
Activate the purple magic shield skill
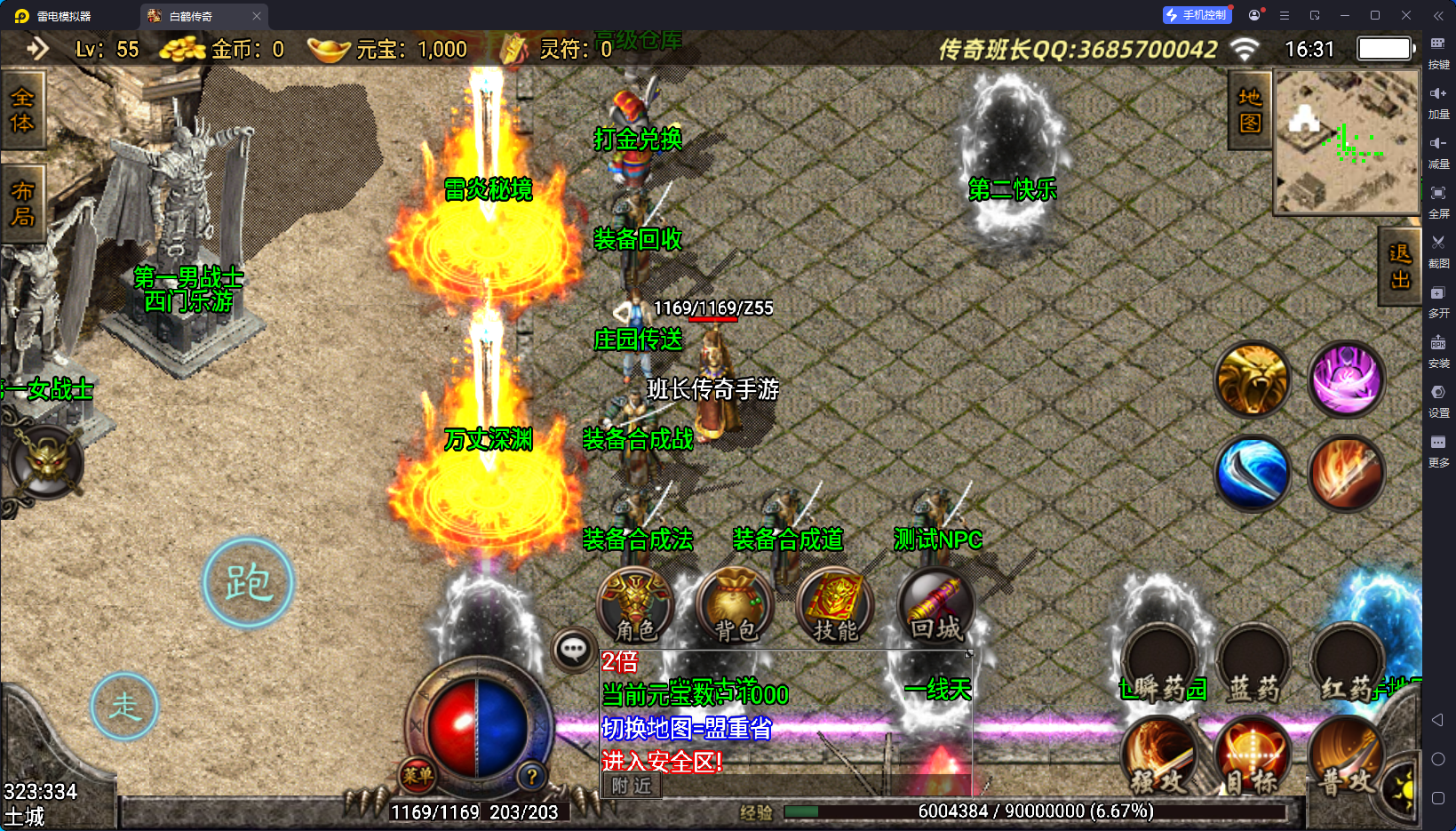click(1347, 380)
